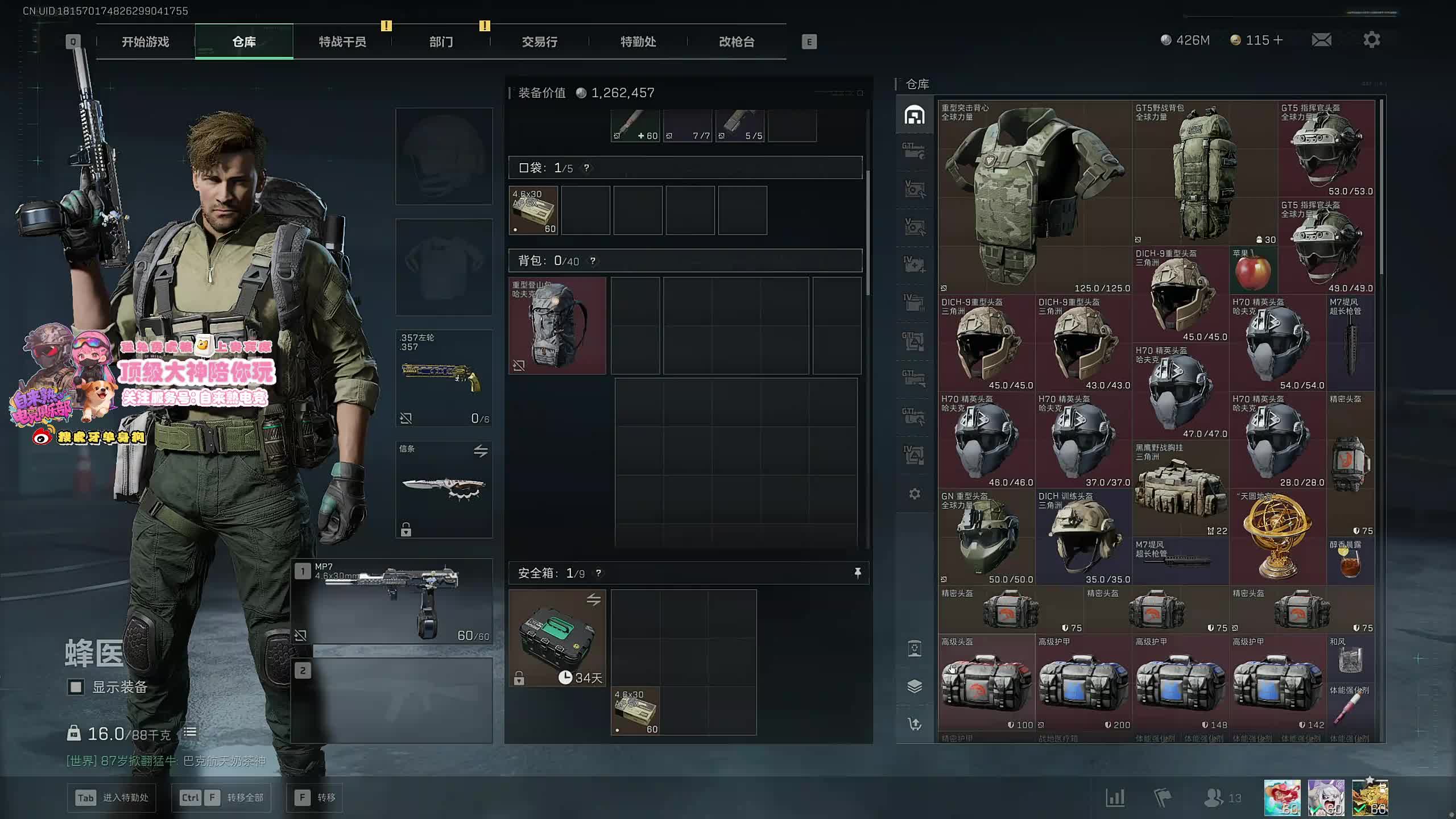Pick the 苹果 apple item in the stash
Image resolution: width=1456 pixels, height=819 pixels.
[1253, 271]
